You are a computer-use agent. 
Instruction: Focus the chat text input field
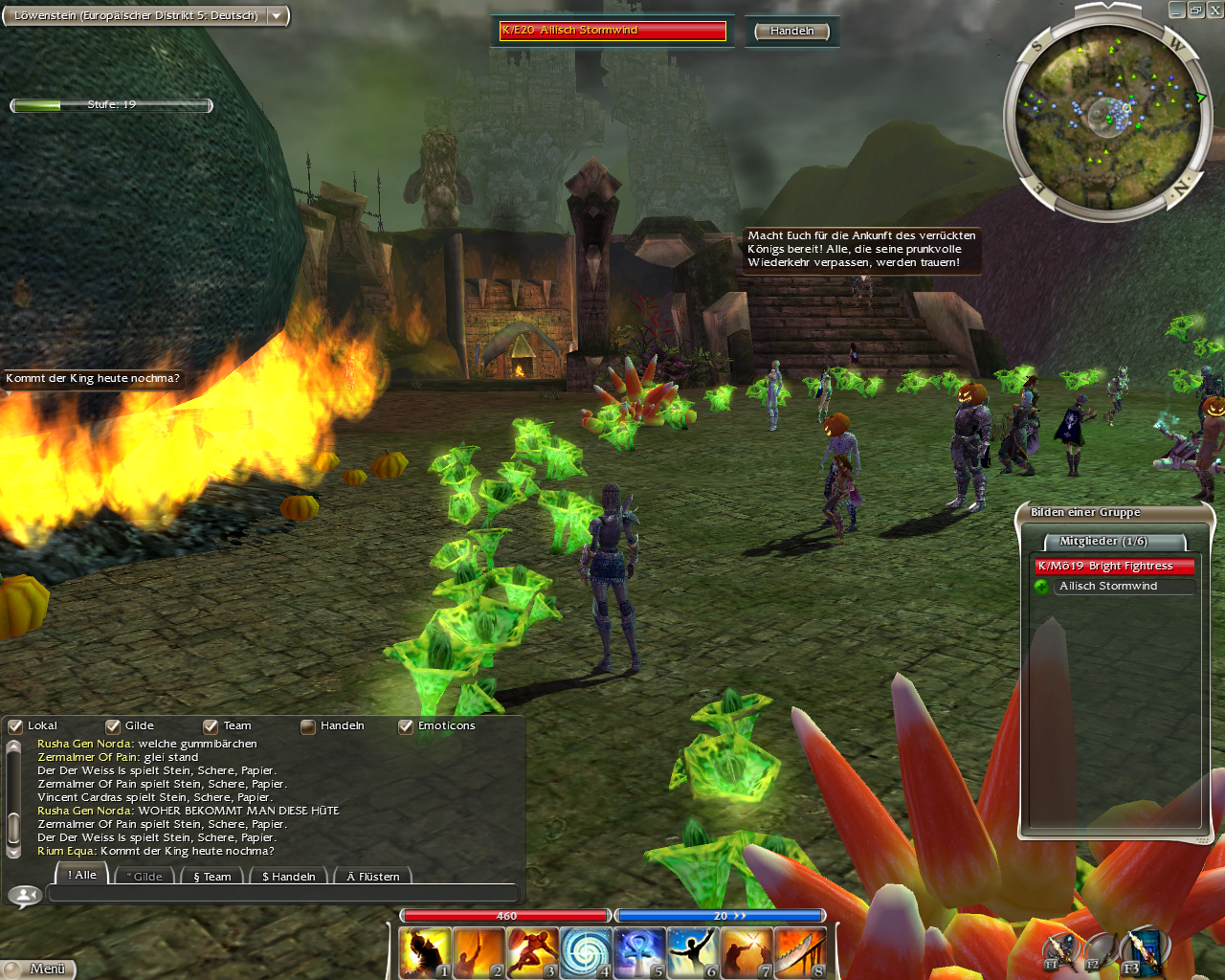pyautogui.click(x=282, y=894)
